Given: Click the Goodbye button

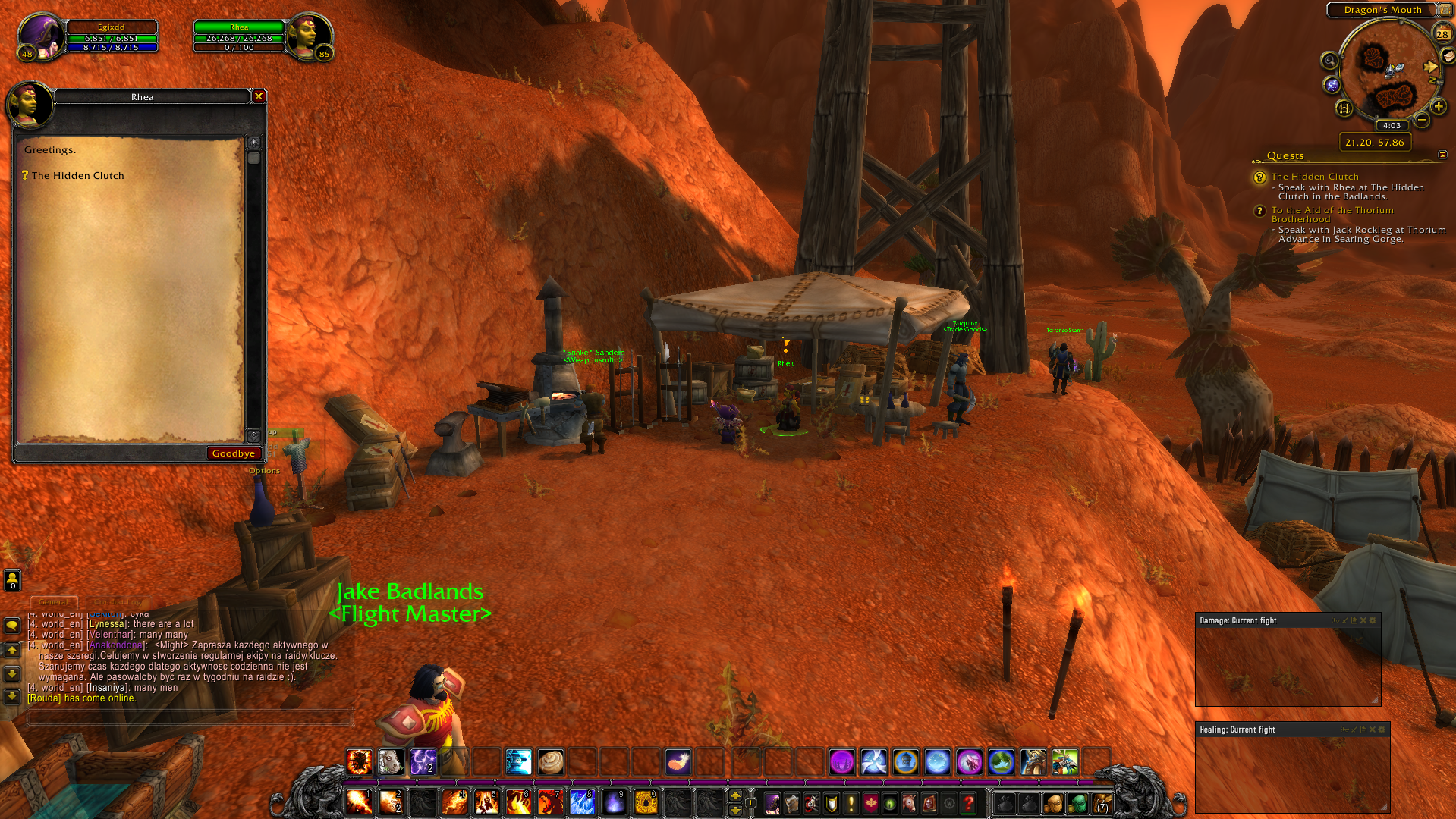Looking at the screenshot, I should 233,453.
